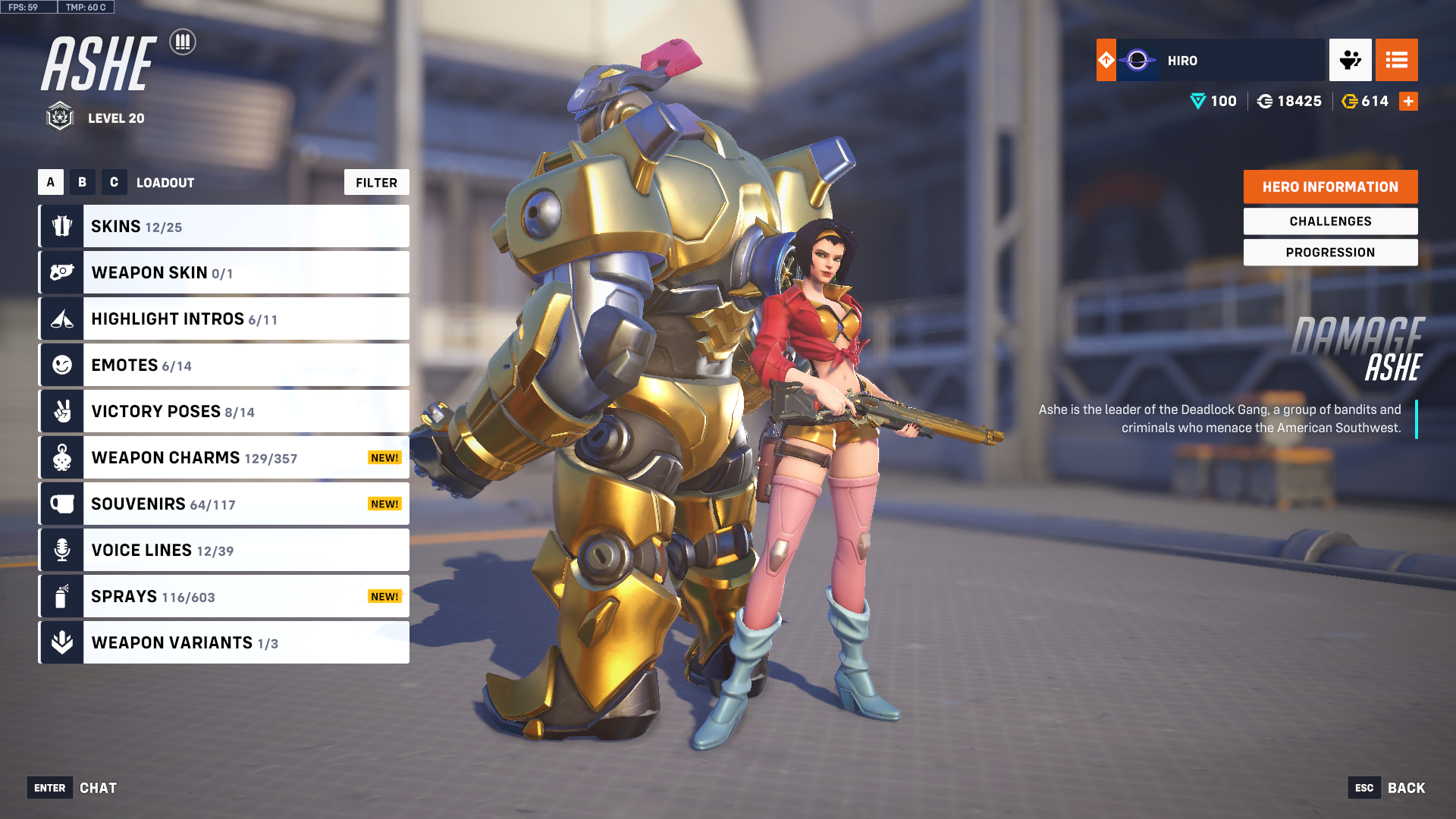Open the Emotes list
Screen dimensions: 1456x819
coord(224,366)
